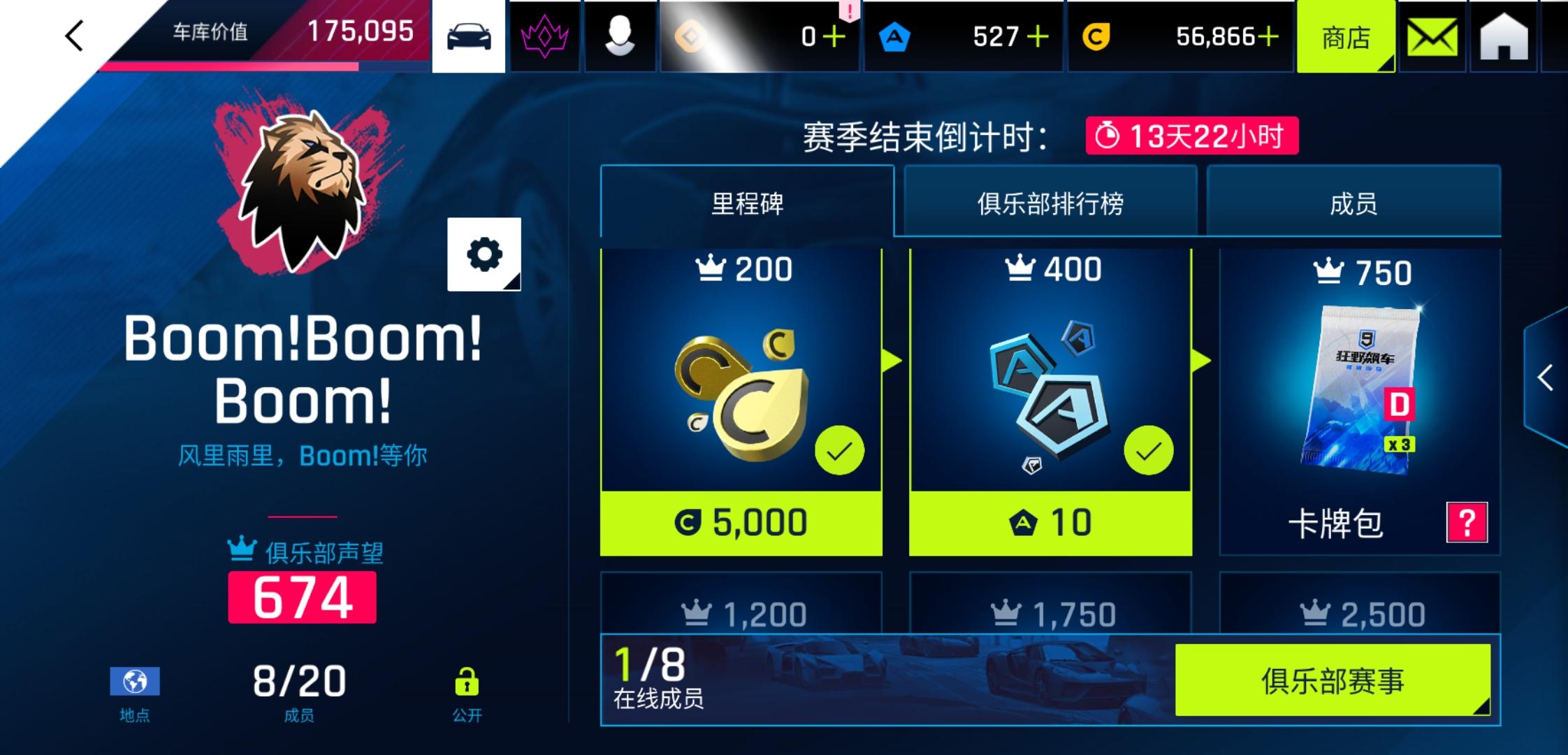Select the league crown icon
1568x755 pixels.
click(545, 36)
